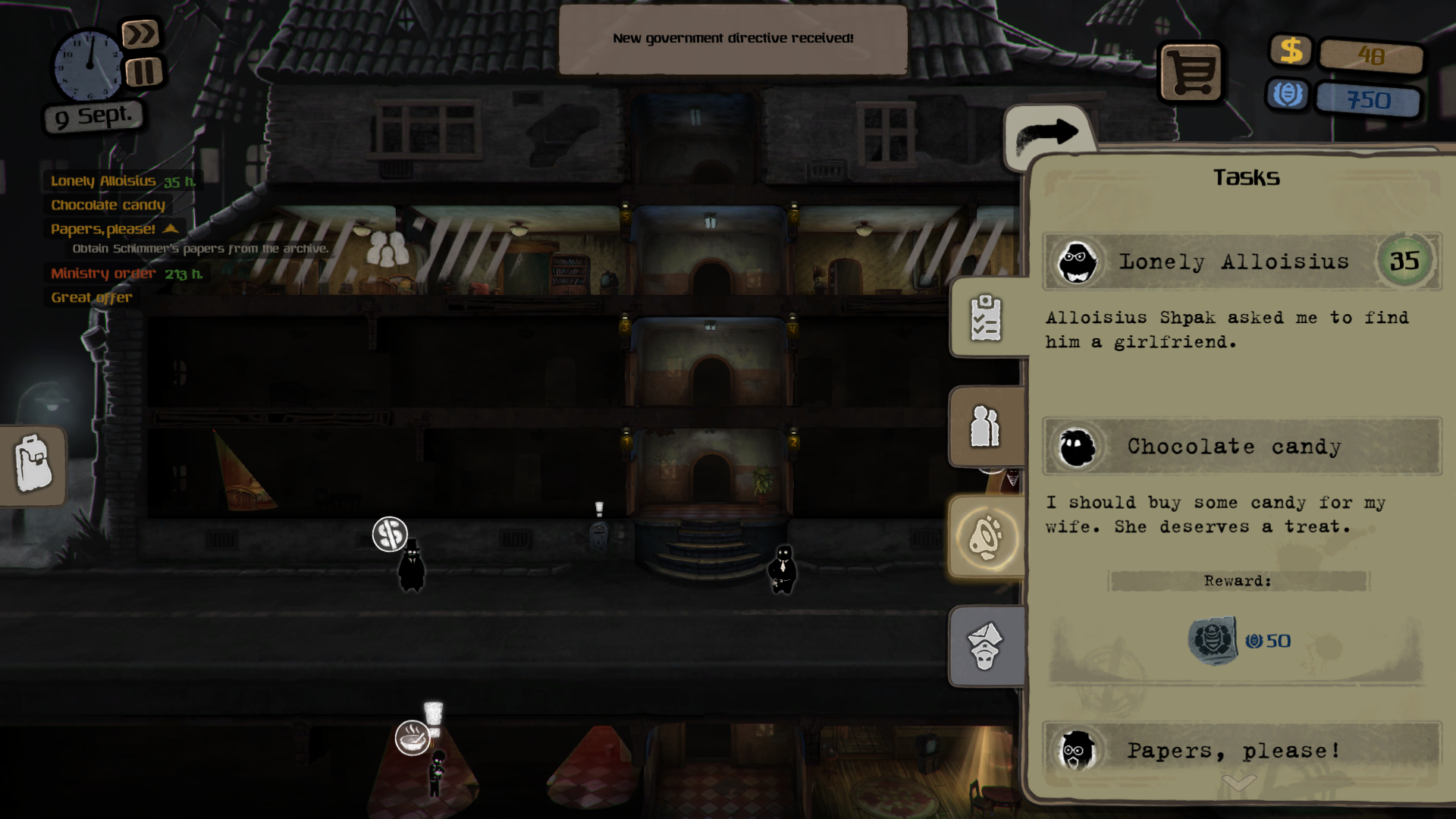Click Ministry order in the quest tracker
The image size is (1456, 819).
(103, 274)
